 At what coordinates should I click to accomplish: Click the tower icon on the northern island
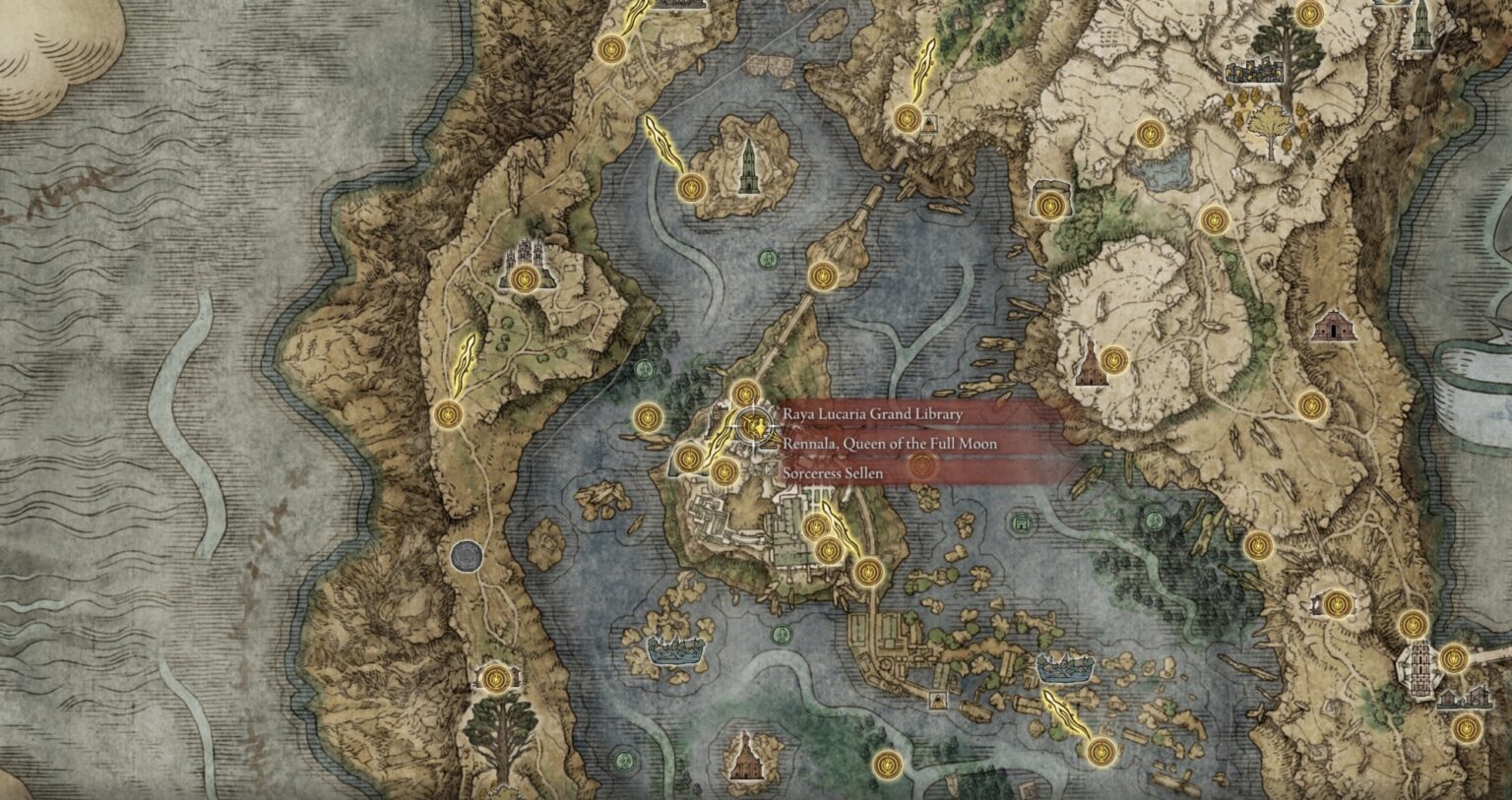tap(750, 165)
